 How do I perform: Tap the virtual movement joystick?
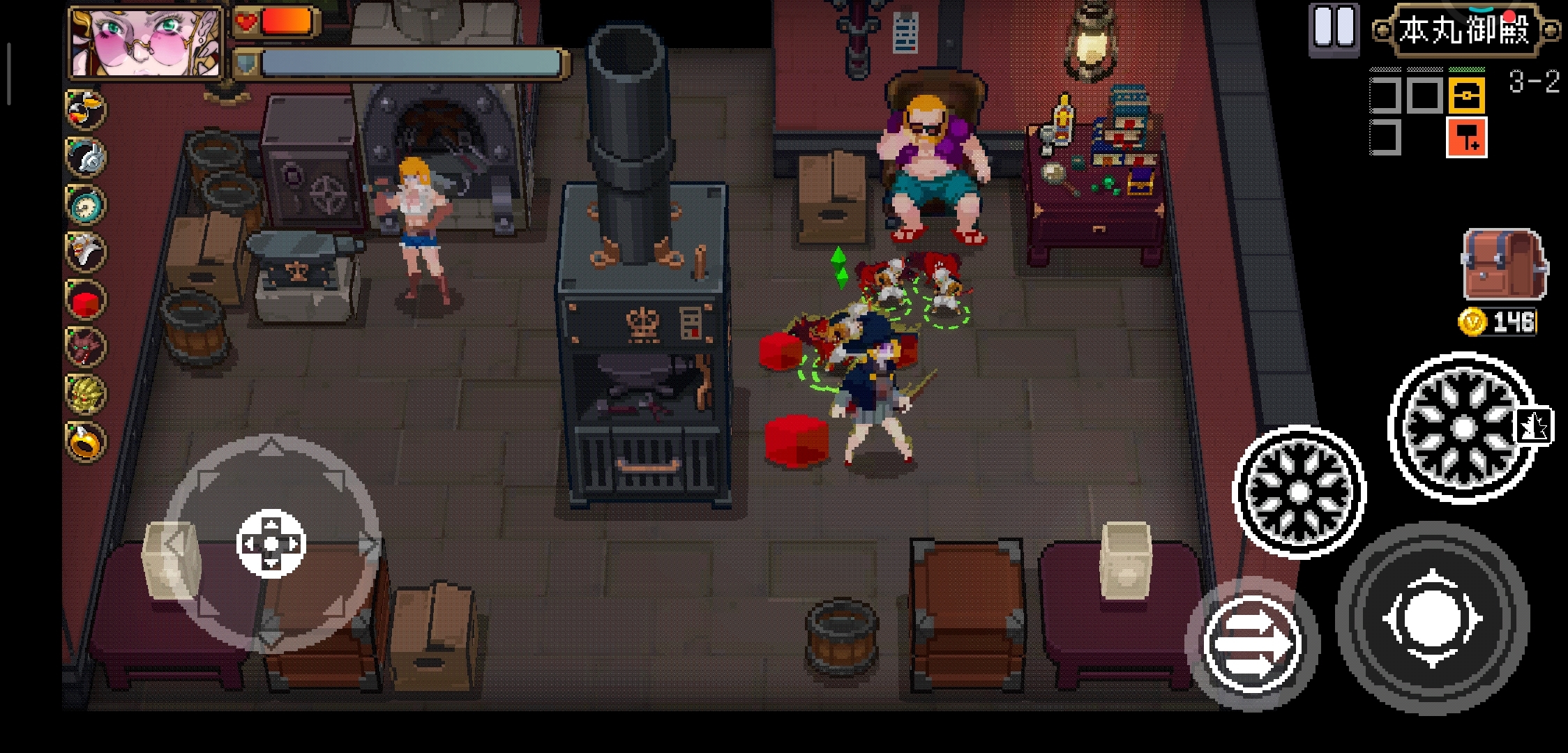tap(271, 543)
